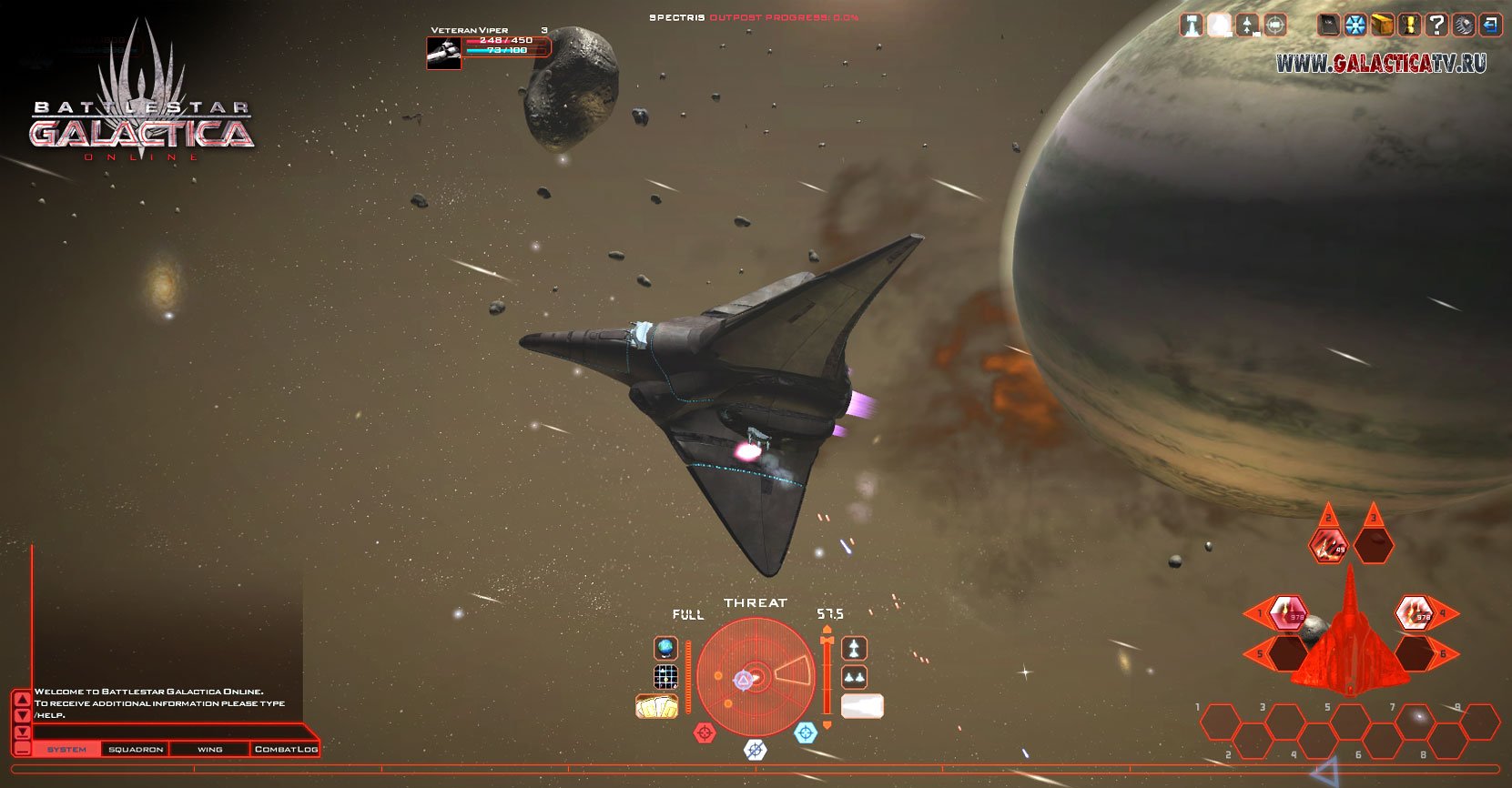Switch to the System chat tab
The image size is (1512, 788).
(66, 749)
